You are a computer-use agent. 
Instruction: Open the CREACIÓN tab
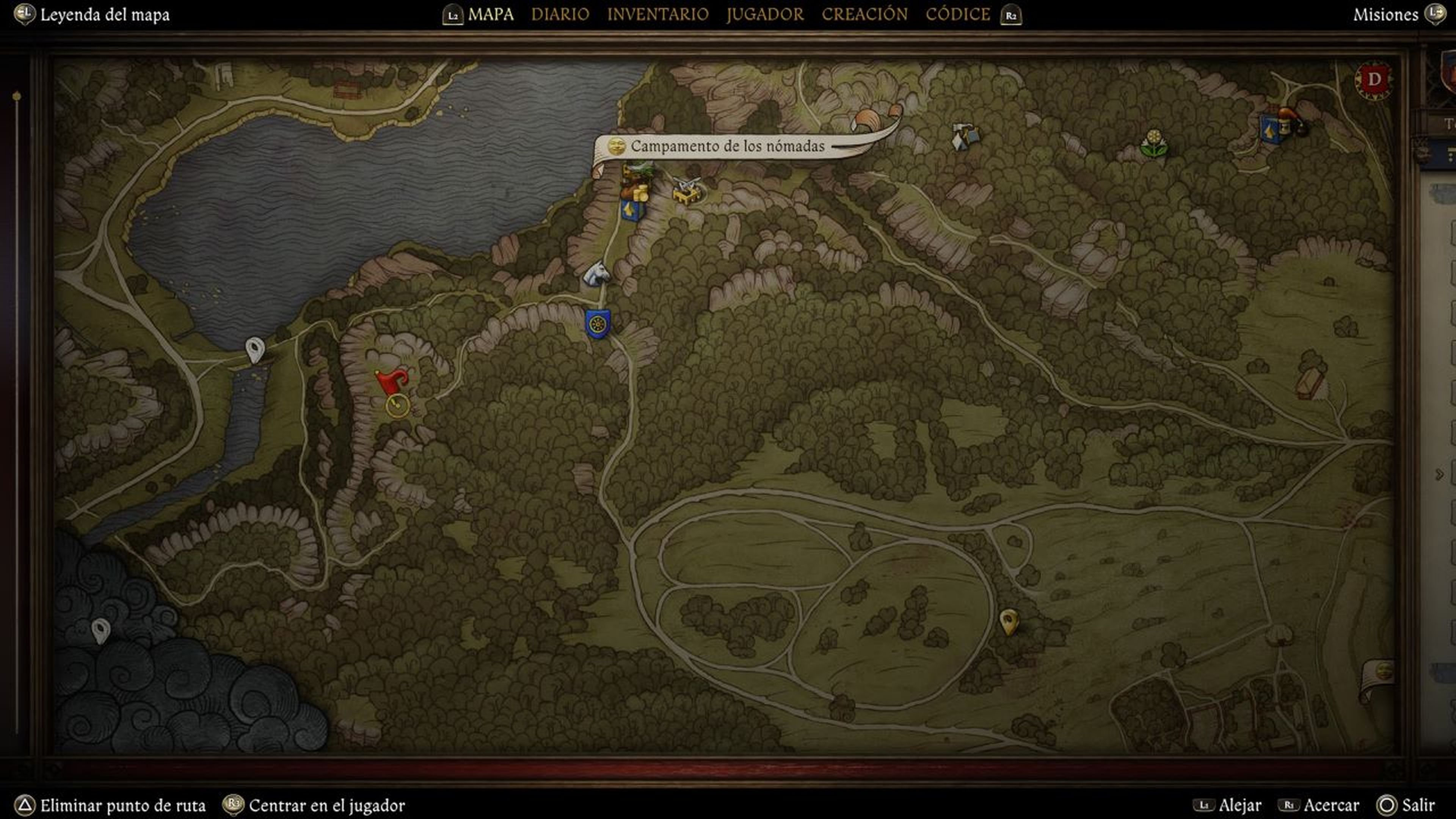864,14
